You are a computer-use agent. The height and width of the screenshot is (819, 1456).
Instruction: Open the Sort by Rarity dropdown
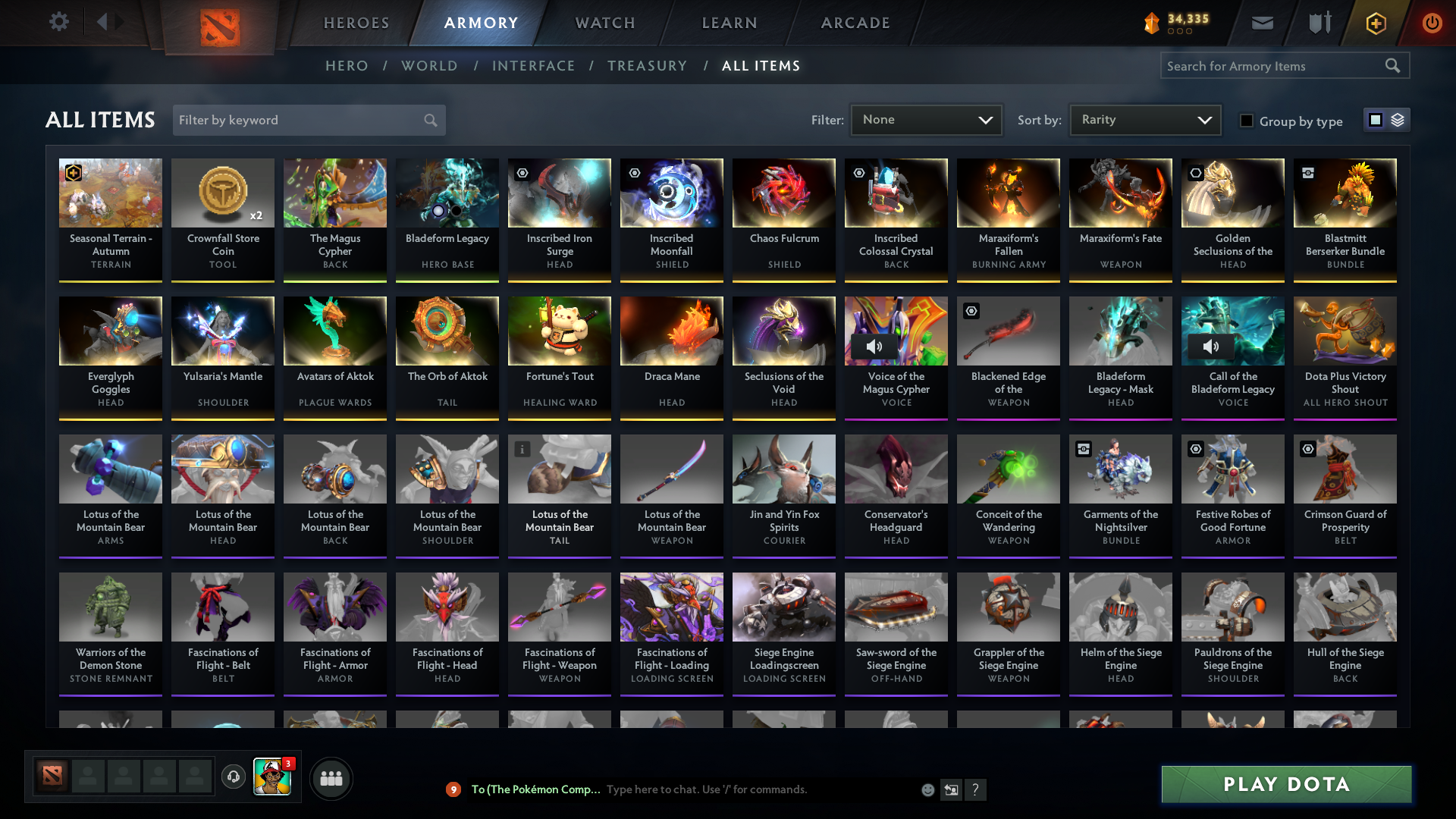pyautogui.click(x=1144, y=119)
